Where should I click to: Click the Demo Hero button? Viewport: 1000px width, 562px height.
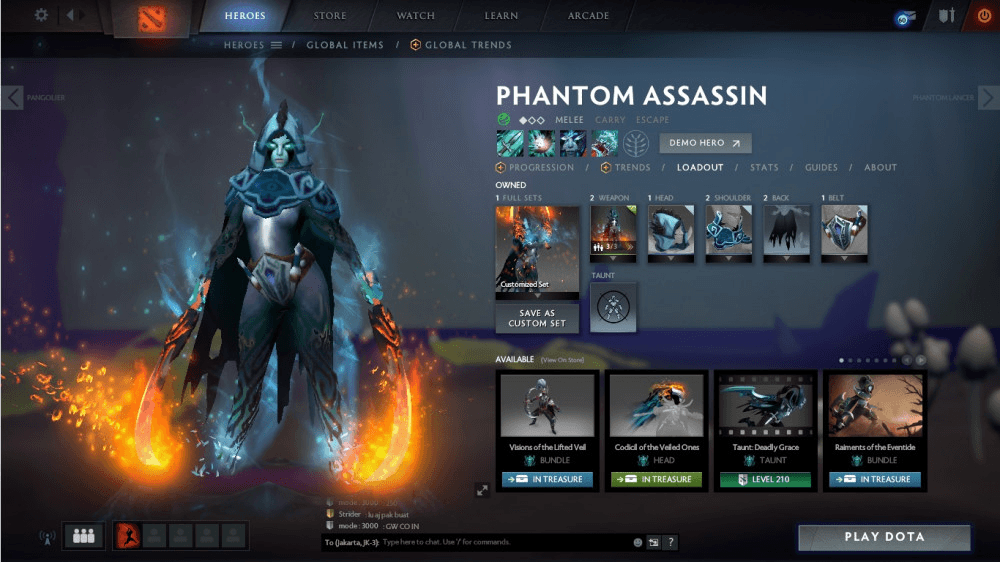point(705,143)
